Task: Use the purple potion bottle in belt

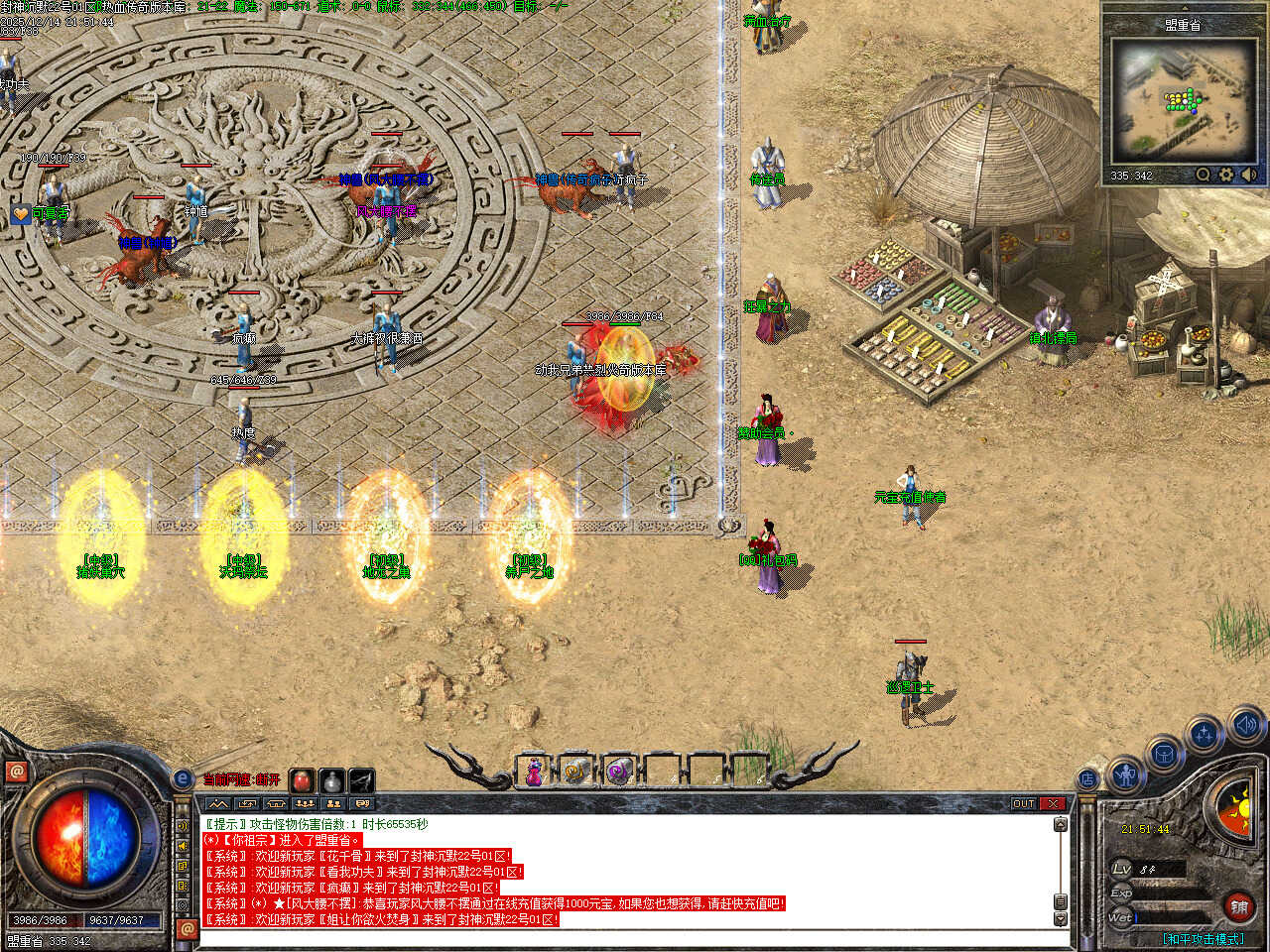Action: tap(534, 771)
